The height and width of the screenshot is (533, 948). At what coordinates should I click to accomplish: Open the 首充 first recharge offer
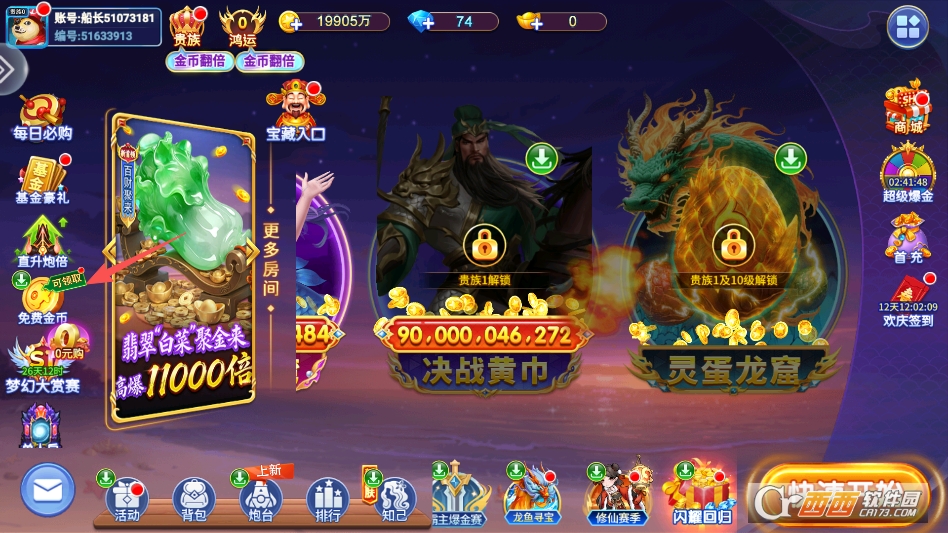(x=907, y=236)
